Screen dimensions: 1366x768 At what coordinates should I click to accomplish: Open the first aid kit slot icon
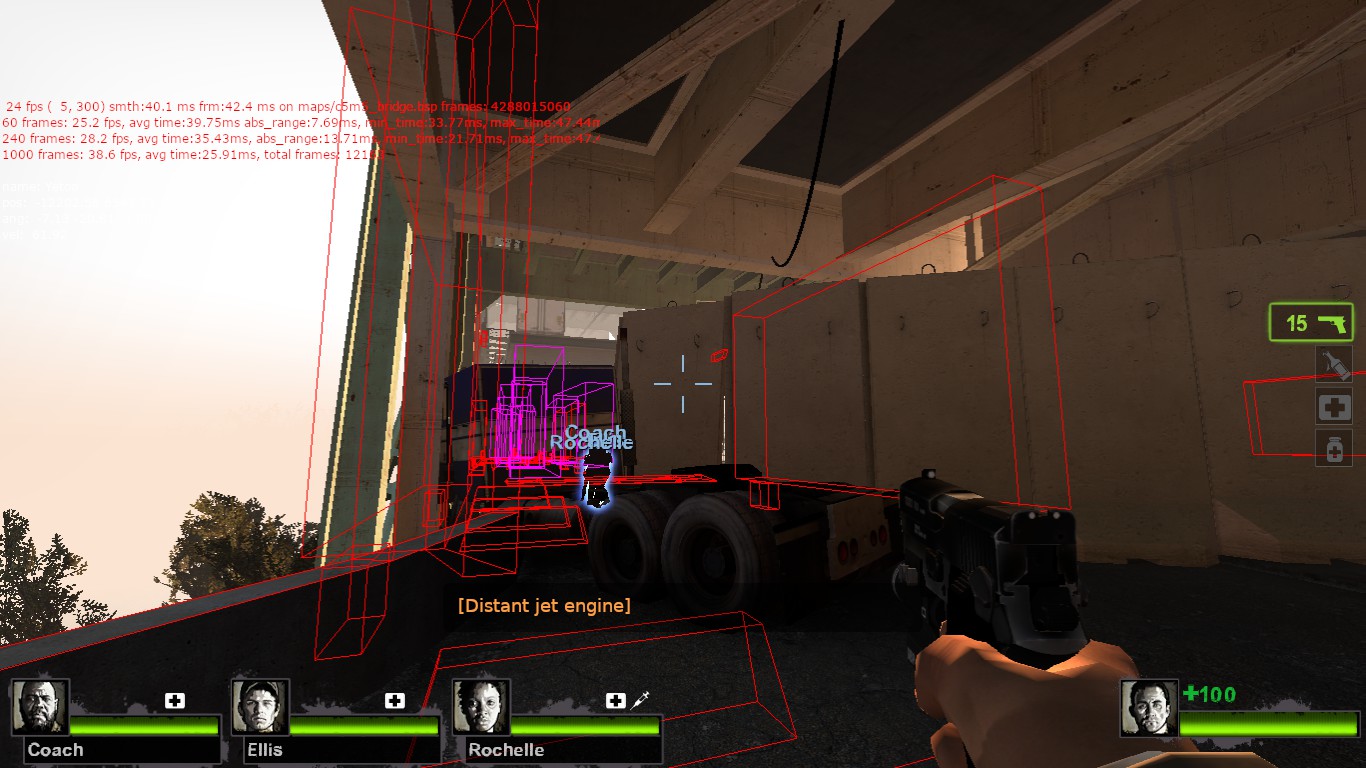[x=1336, y=408]
